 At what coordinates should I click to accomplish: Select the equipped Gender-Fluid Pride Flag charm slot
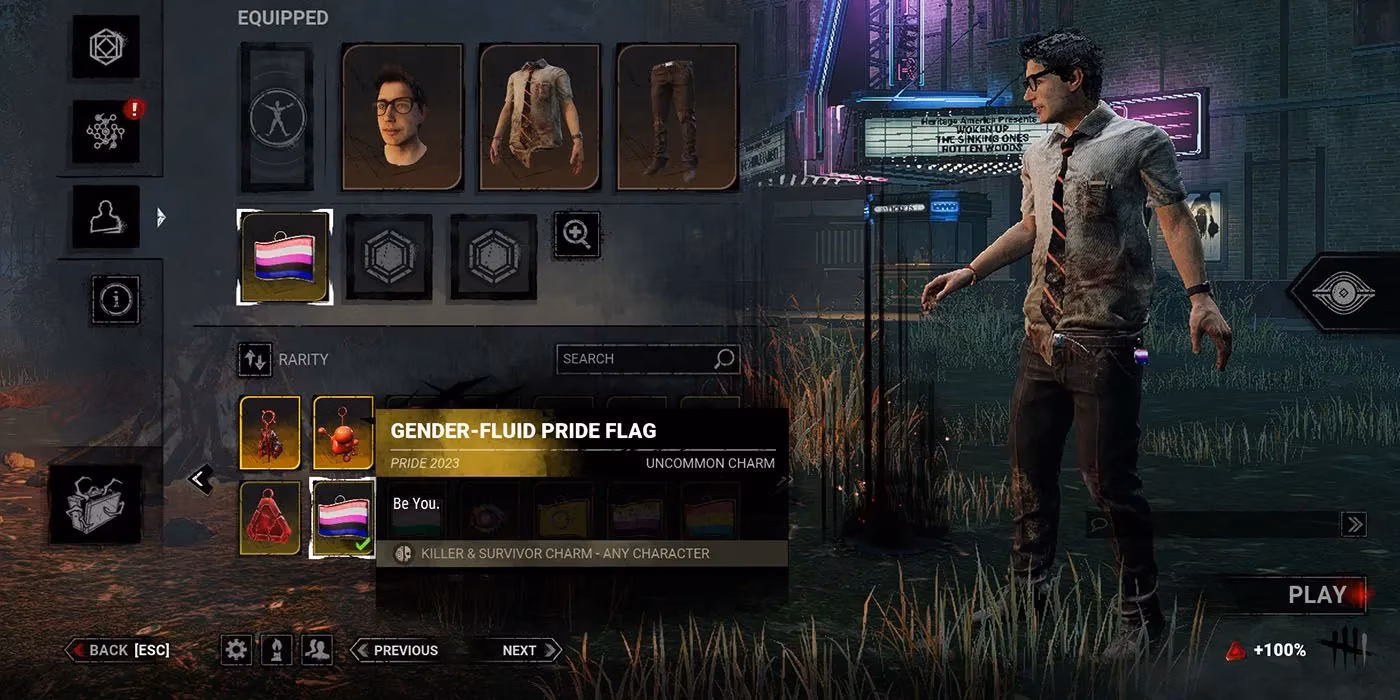point(285,257)
